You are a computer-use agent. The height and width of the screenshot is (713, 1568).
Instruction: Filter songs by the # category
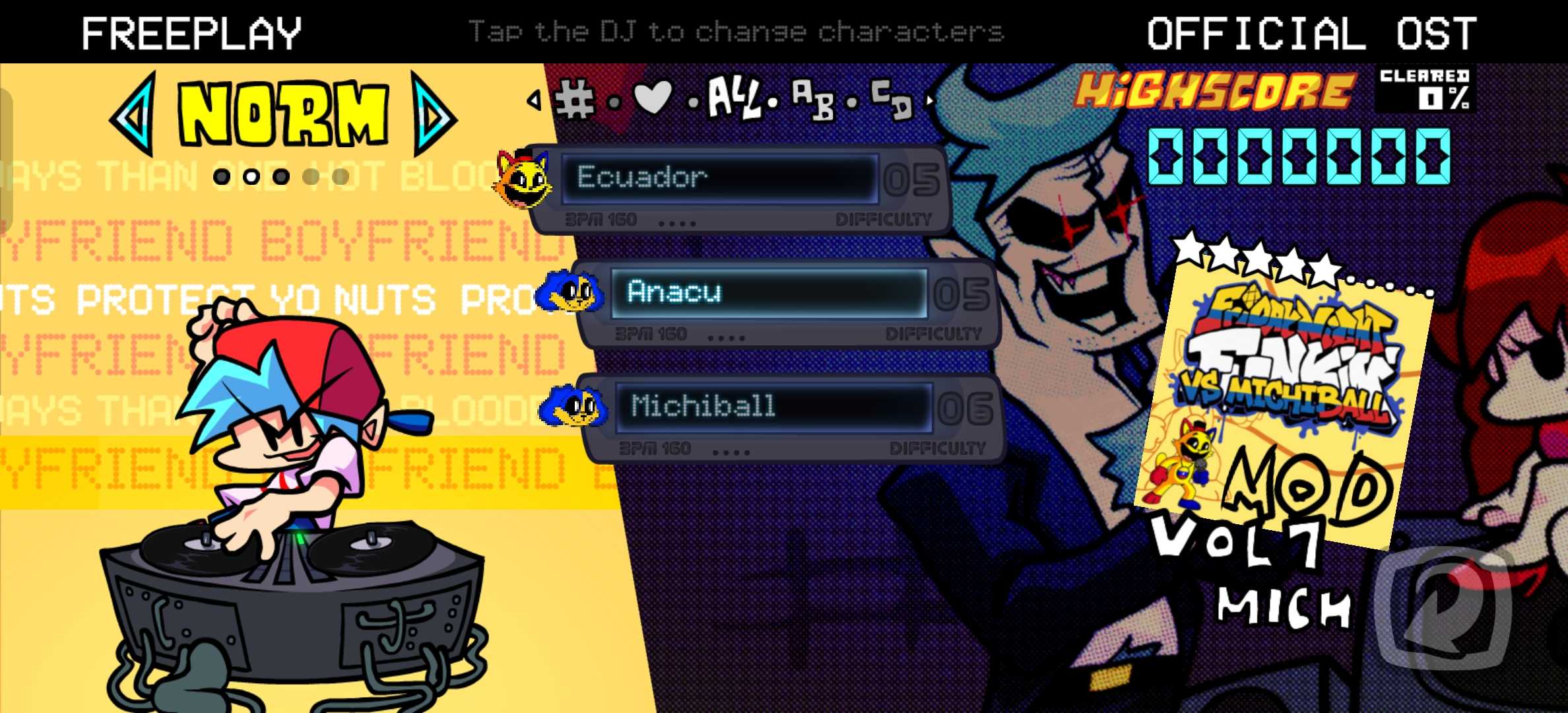tap(575, 100)
